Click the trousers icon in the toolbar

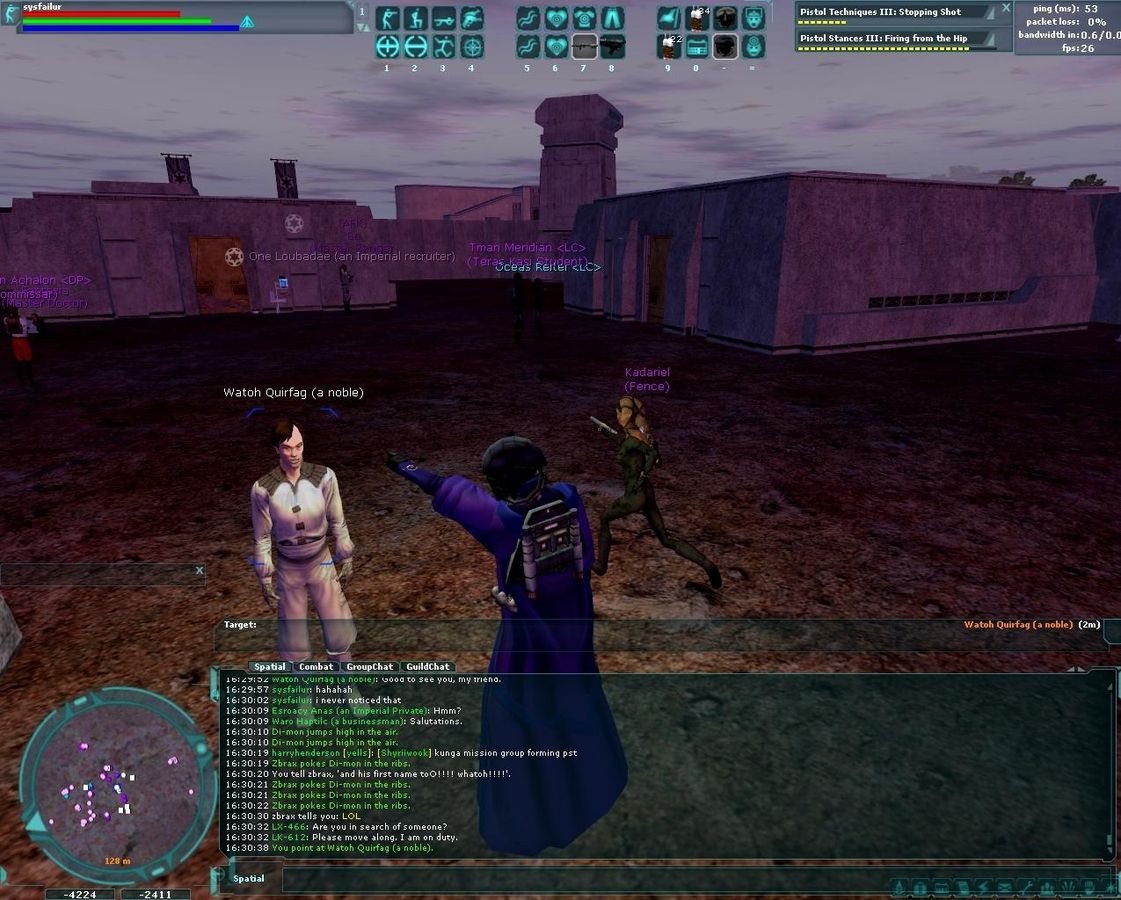tap(612, 18)
